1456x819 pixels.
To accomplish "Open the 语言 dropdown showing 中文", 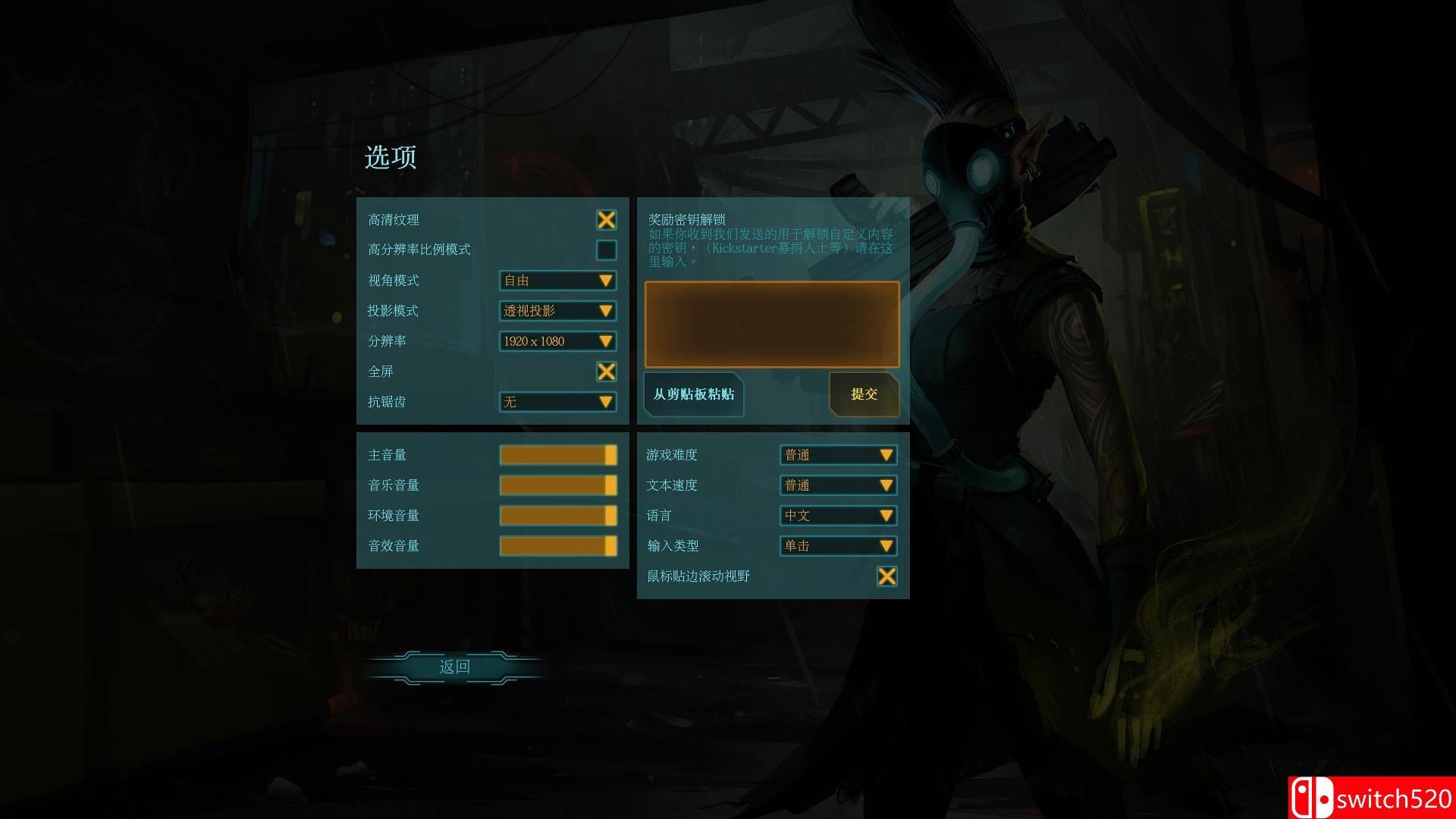I will point(838,516).
